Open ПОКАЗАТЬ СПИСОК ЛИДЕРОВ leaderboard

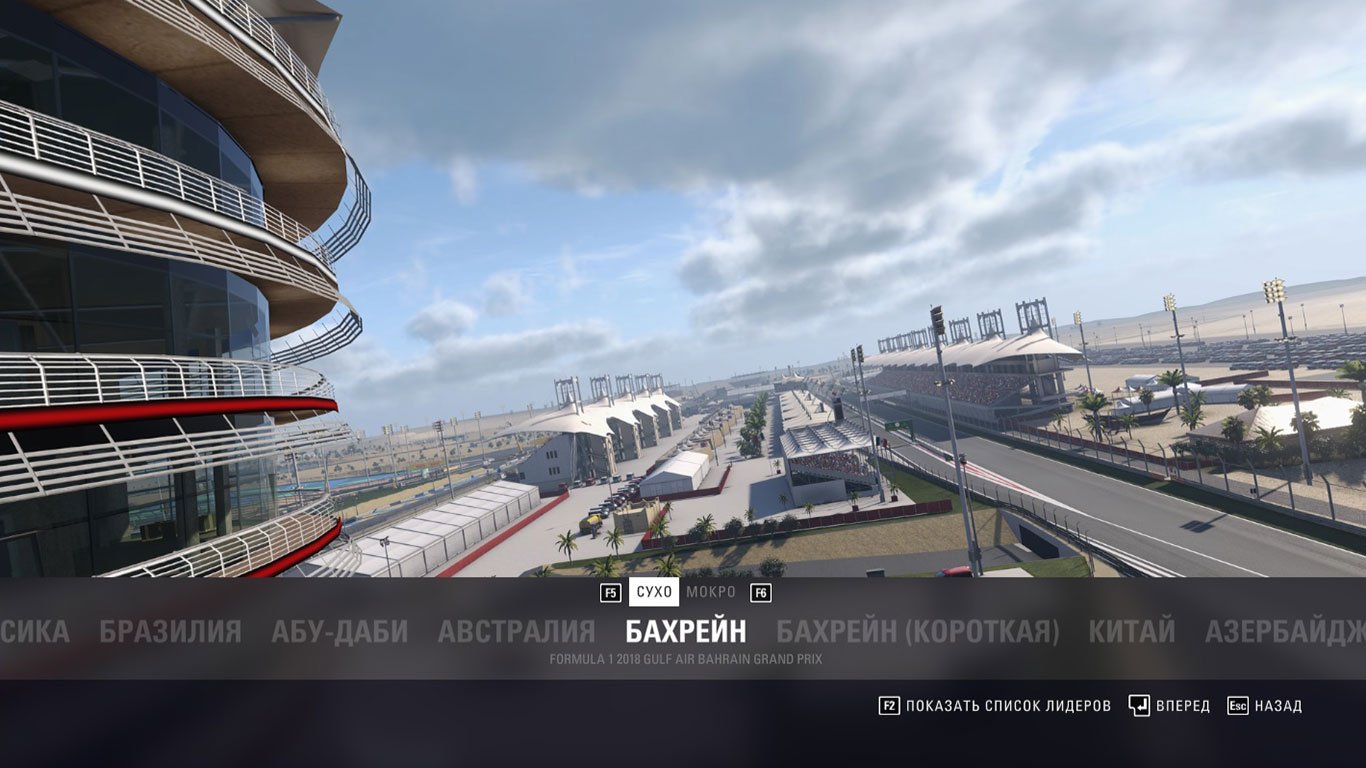tap(1005, 705)
